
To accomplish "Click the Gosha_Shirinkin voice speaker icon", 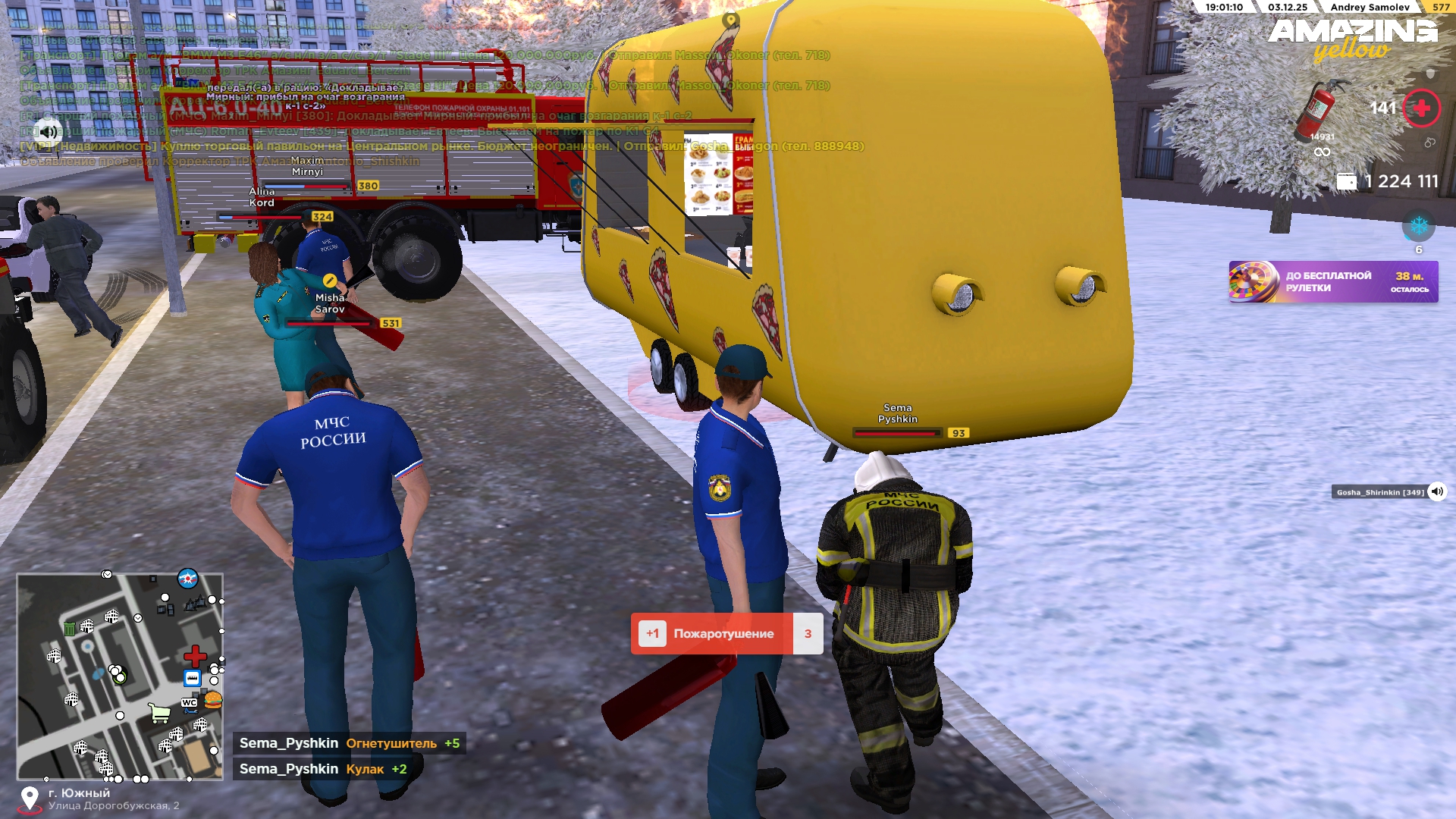I will pos(1436,492).
